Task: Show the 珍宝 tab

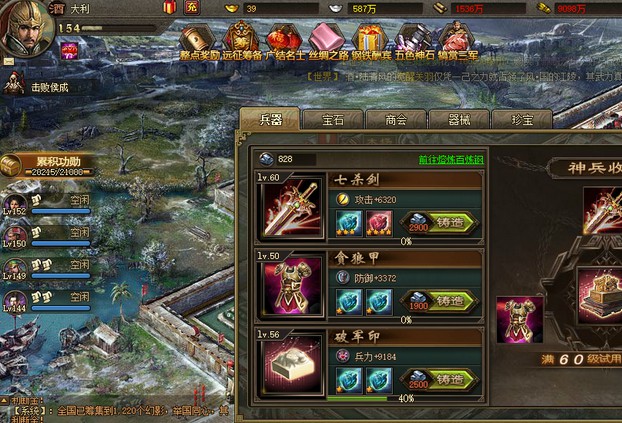Action: pyautogui.click(x=521, y=119)
